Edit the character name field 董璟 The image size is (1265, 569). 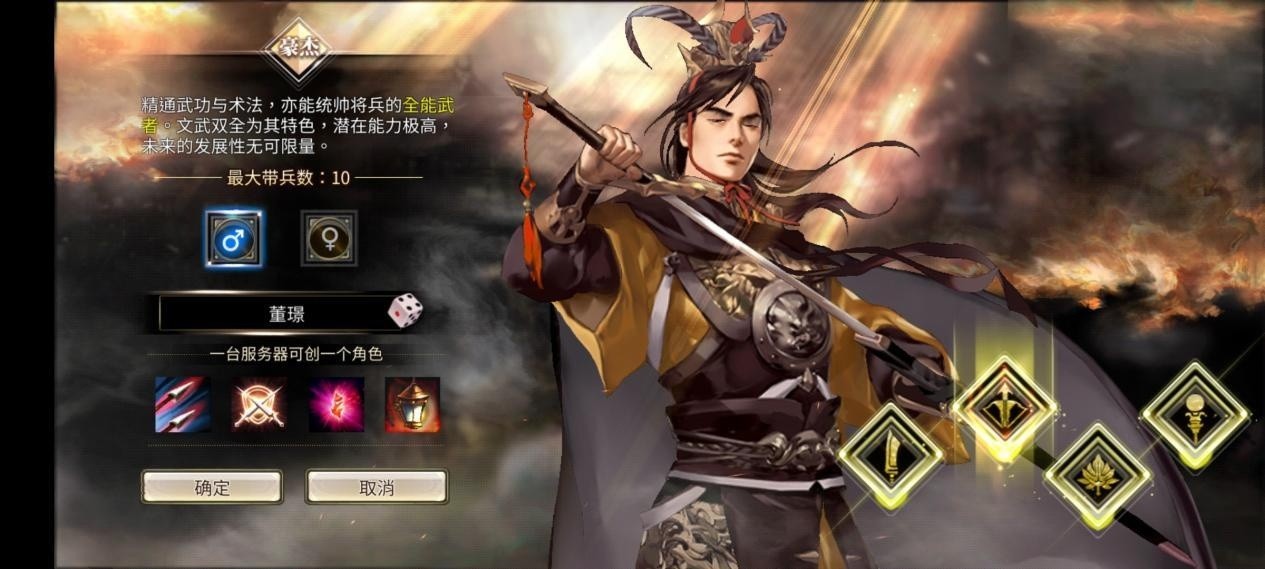click(285, 313)
